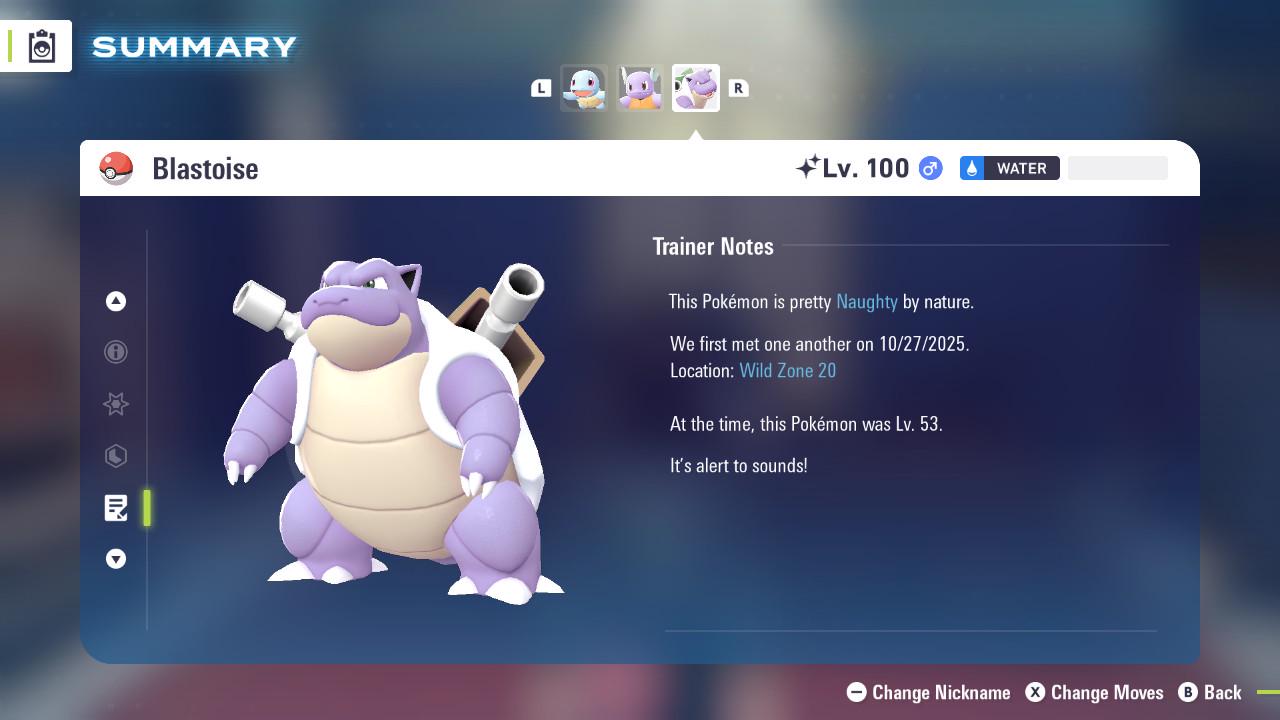Select the Trainer Notes memo icon
Screen dimensions: 1280x720
(115, 508)
